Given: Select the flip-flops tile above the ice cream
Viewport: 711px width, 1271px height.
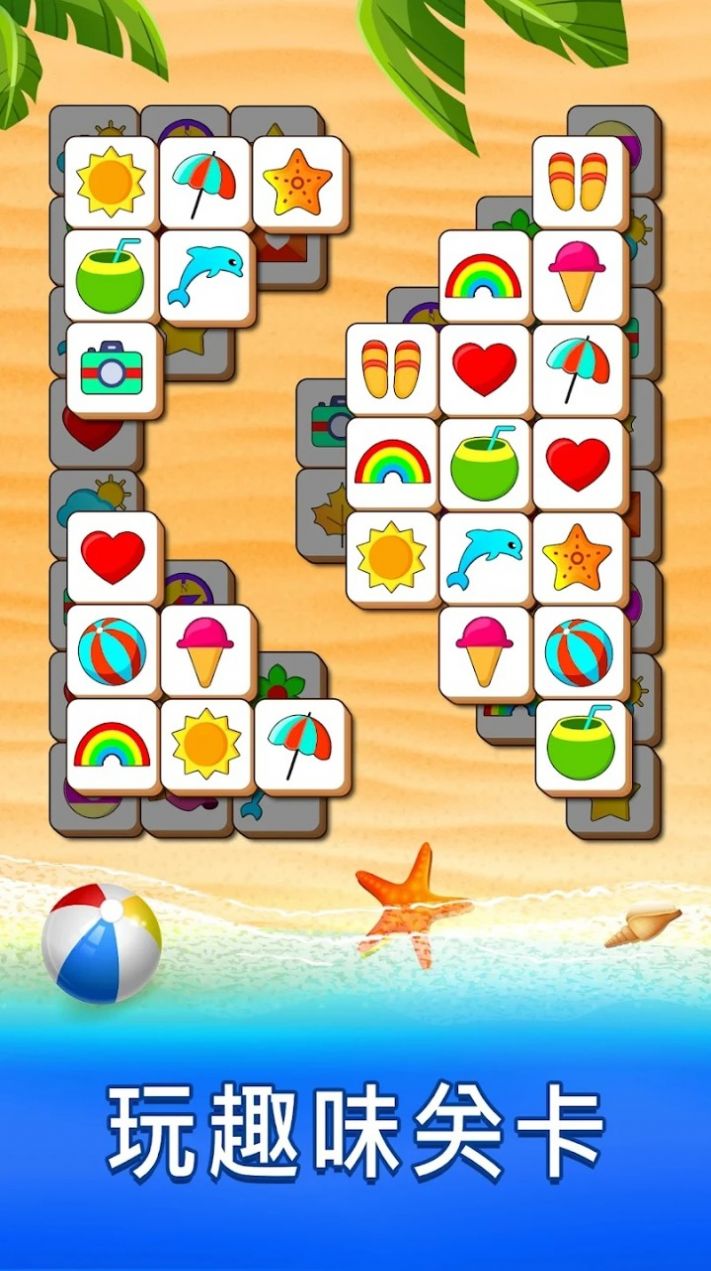Looking at the screenshot, I should [578, 181].
